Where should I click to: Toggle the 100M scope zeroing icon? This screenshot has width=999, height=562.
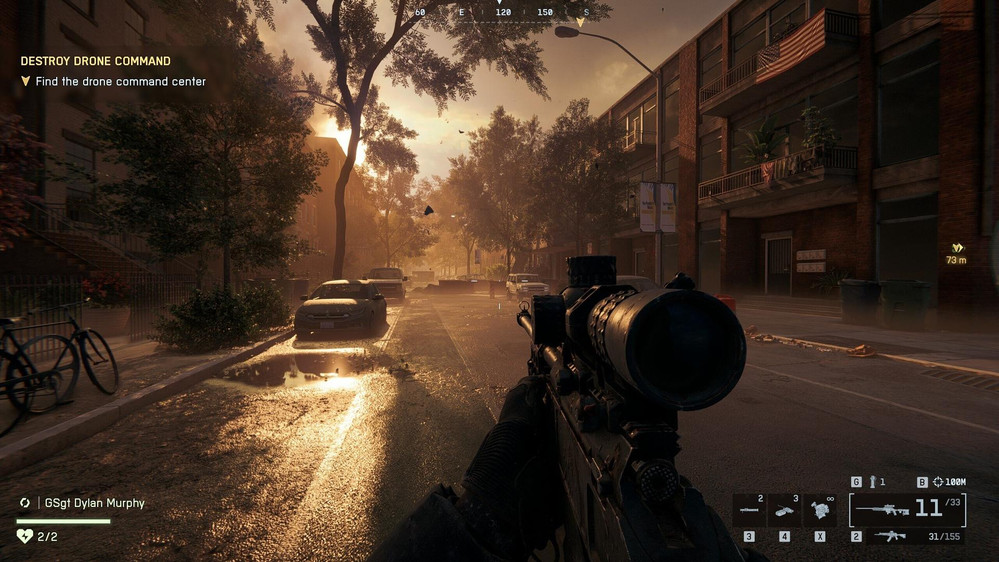point(948,482)
